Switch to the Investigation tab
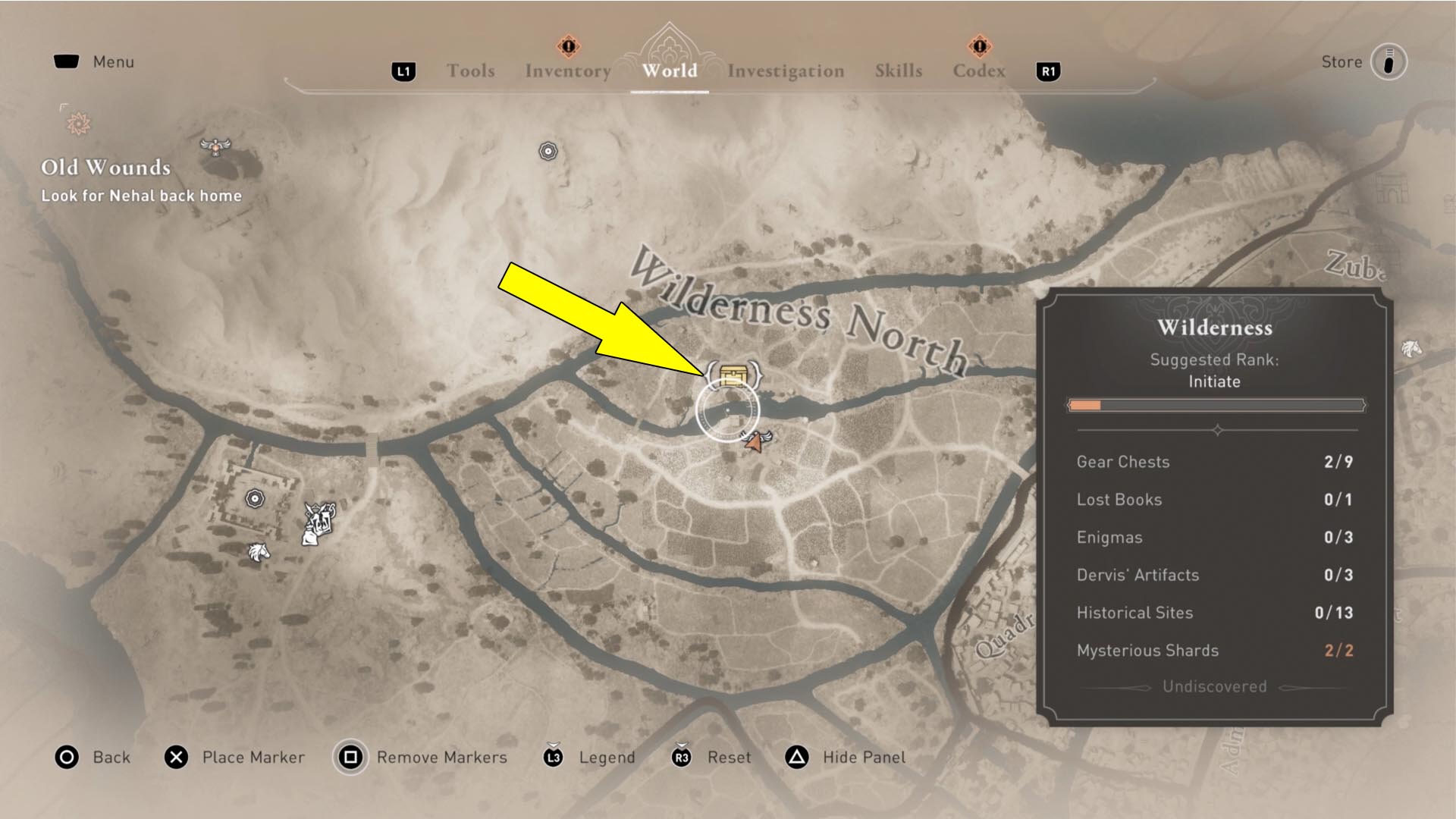The height and width of the screenshot is (819, 1456). 786,71
